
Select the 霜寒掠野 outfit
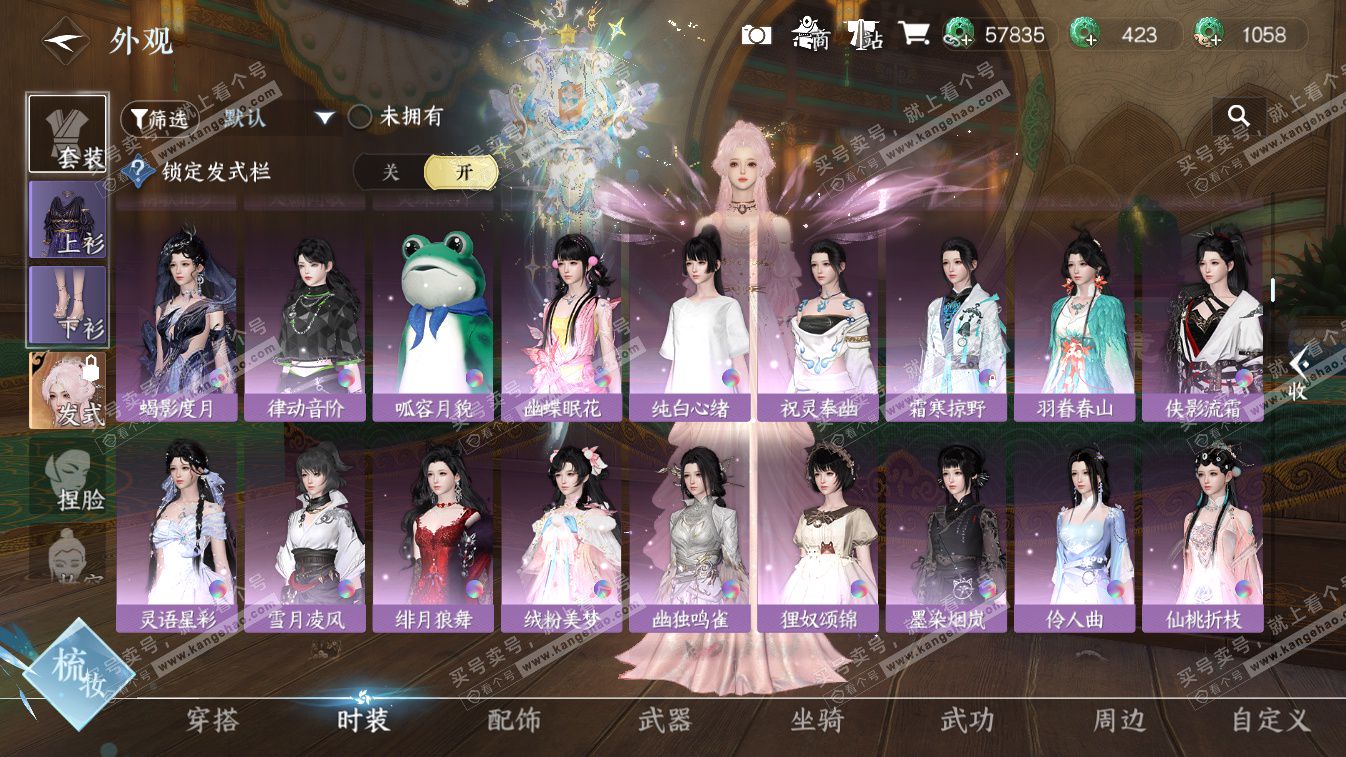[946, 322]
